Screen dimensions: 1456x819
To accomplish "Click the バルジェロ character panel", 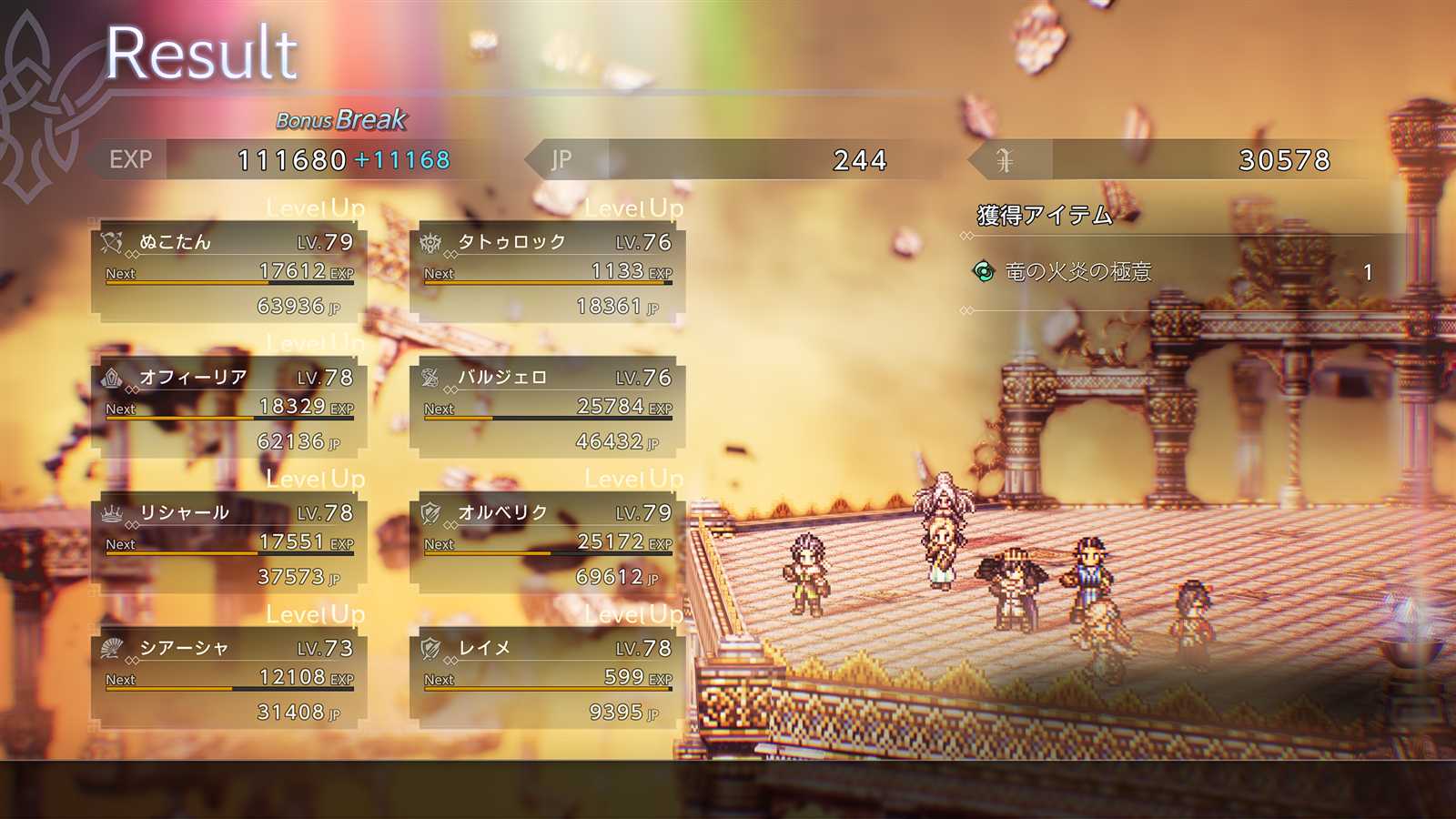I will point(548,408).
